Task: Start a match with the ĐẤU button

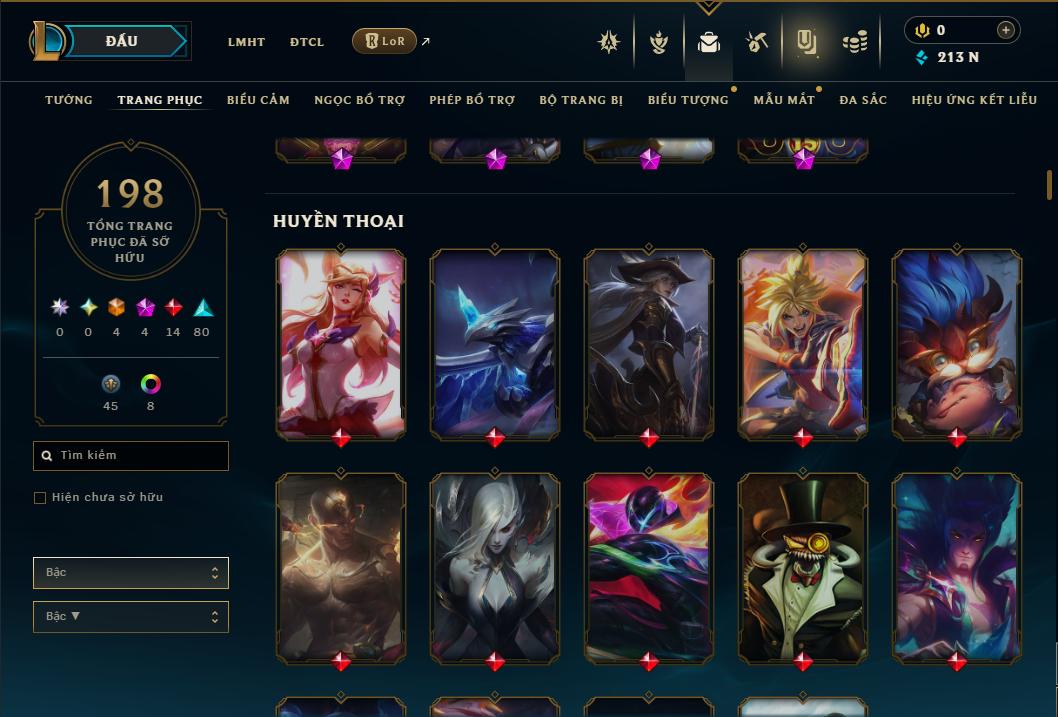Action: pos(122,41)
